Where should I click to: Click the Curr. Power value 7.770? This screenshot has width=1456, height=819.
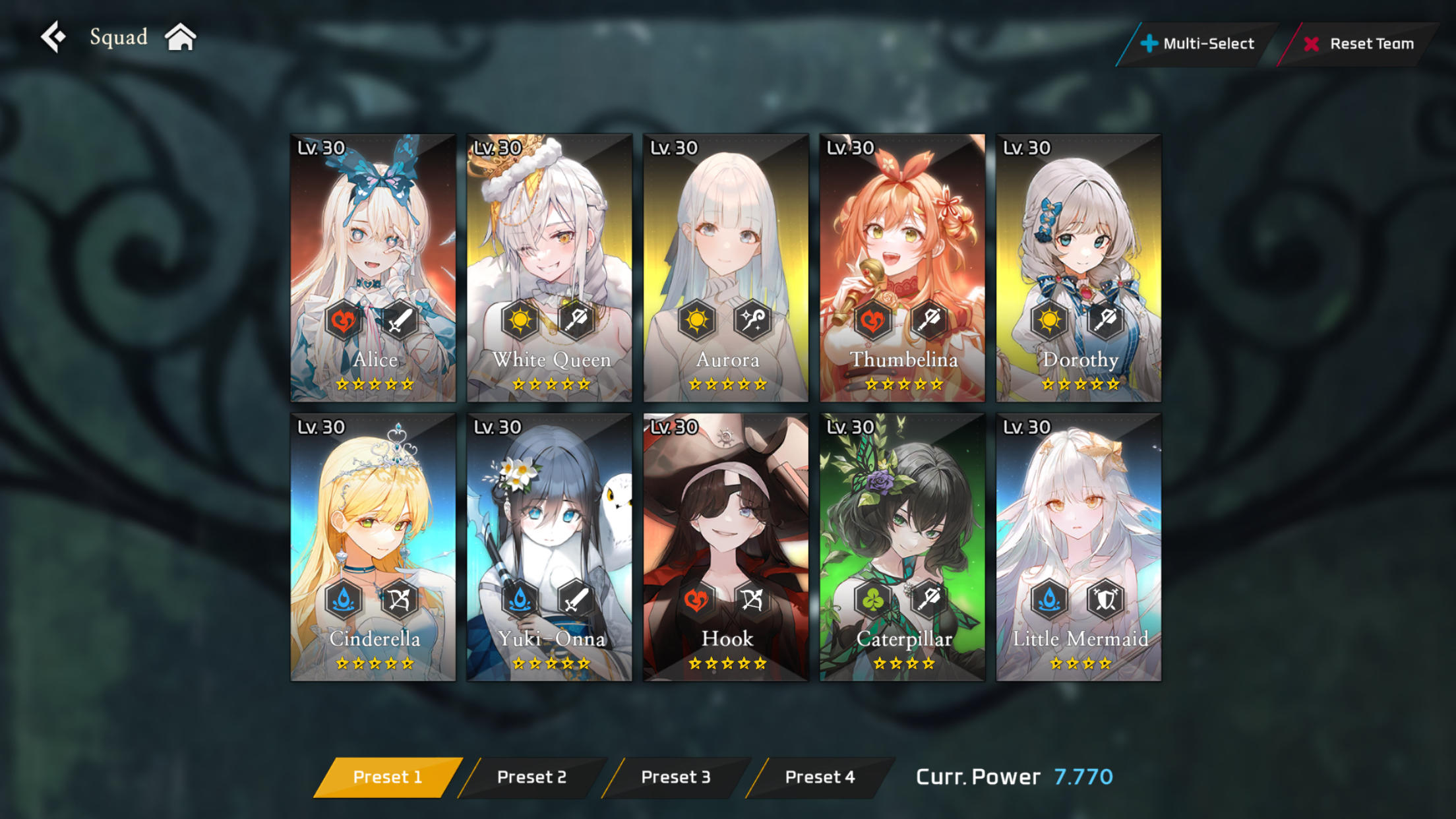coord(1083,777)
